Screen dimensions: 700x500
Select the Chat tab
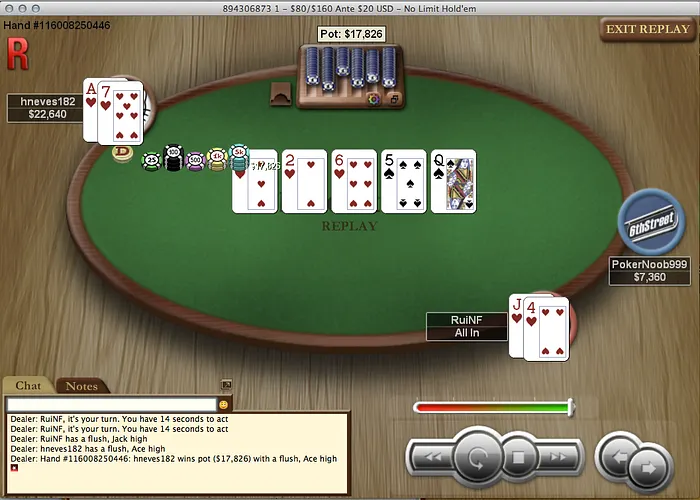click(x=28, y=386)
